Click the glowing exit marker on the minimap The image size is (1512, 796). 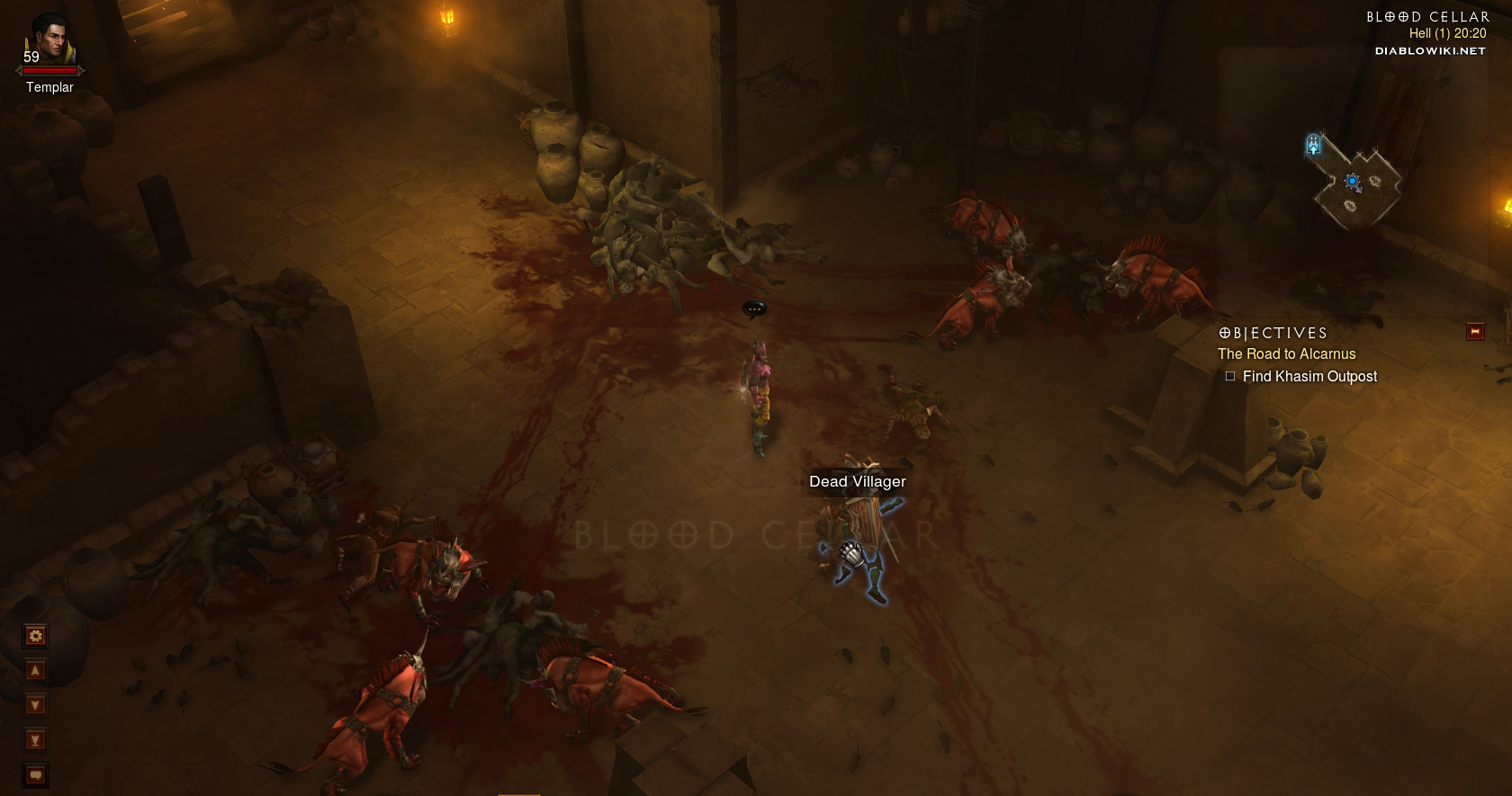click(1314, 144)
